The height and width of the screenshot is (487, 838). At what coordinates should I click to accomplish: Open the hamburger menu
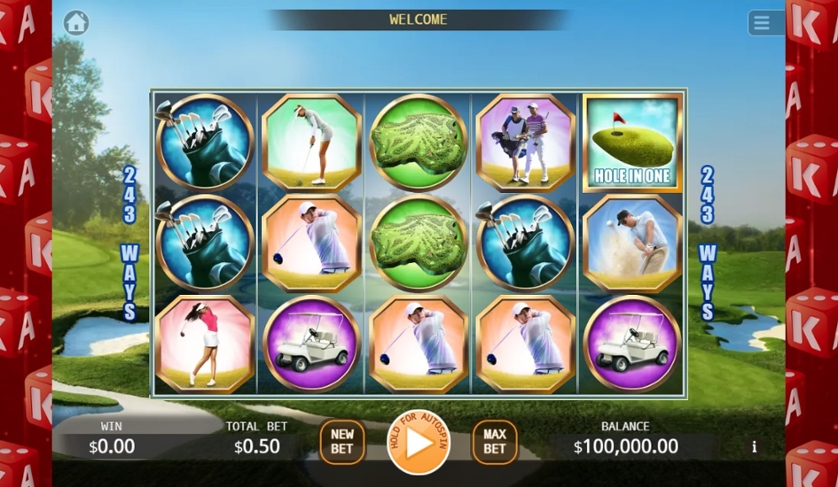click(762, 23)
